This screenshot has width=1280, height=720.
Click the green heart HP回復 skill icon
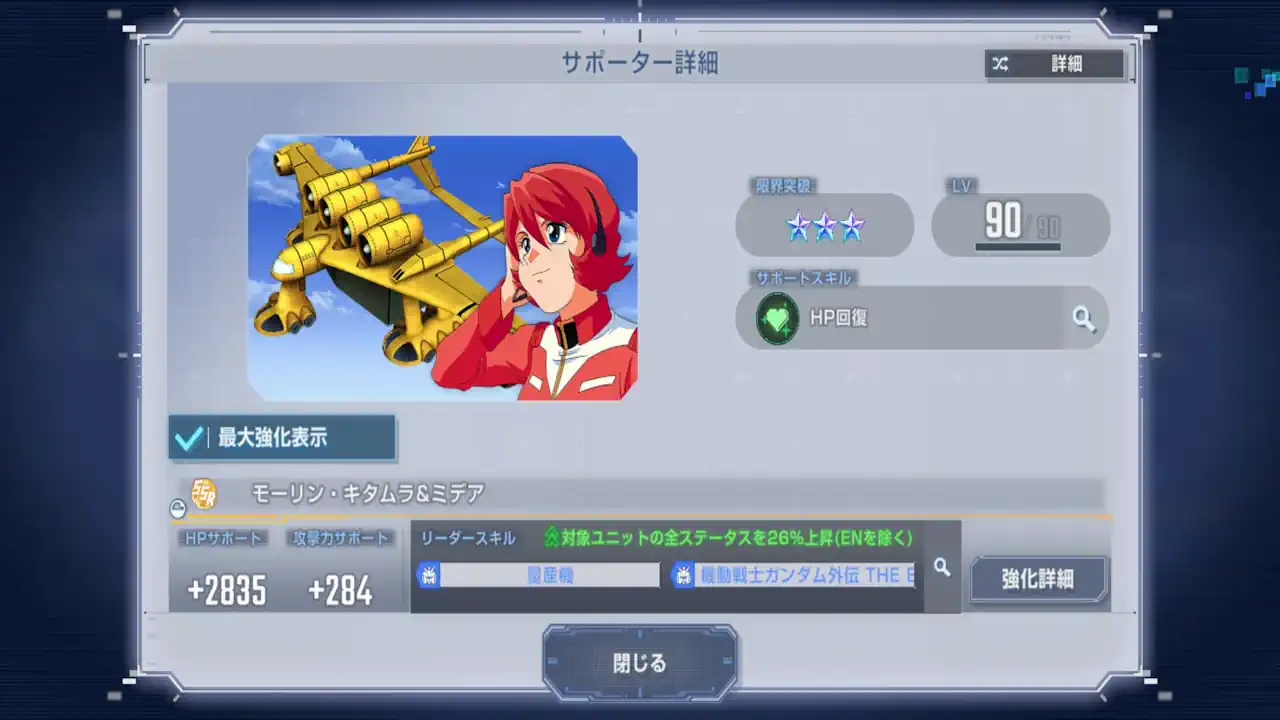pyautogui.click(x=778, y=318)
